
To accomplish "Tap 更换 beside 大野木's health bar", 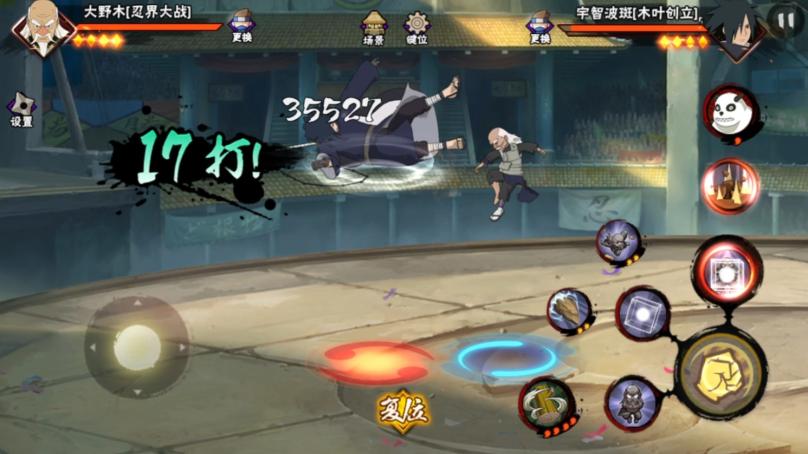I will 241,25.
